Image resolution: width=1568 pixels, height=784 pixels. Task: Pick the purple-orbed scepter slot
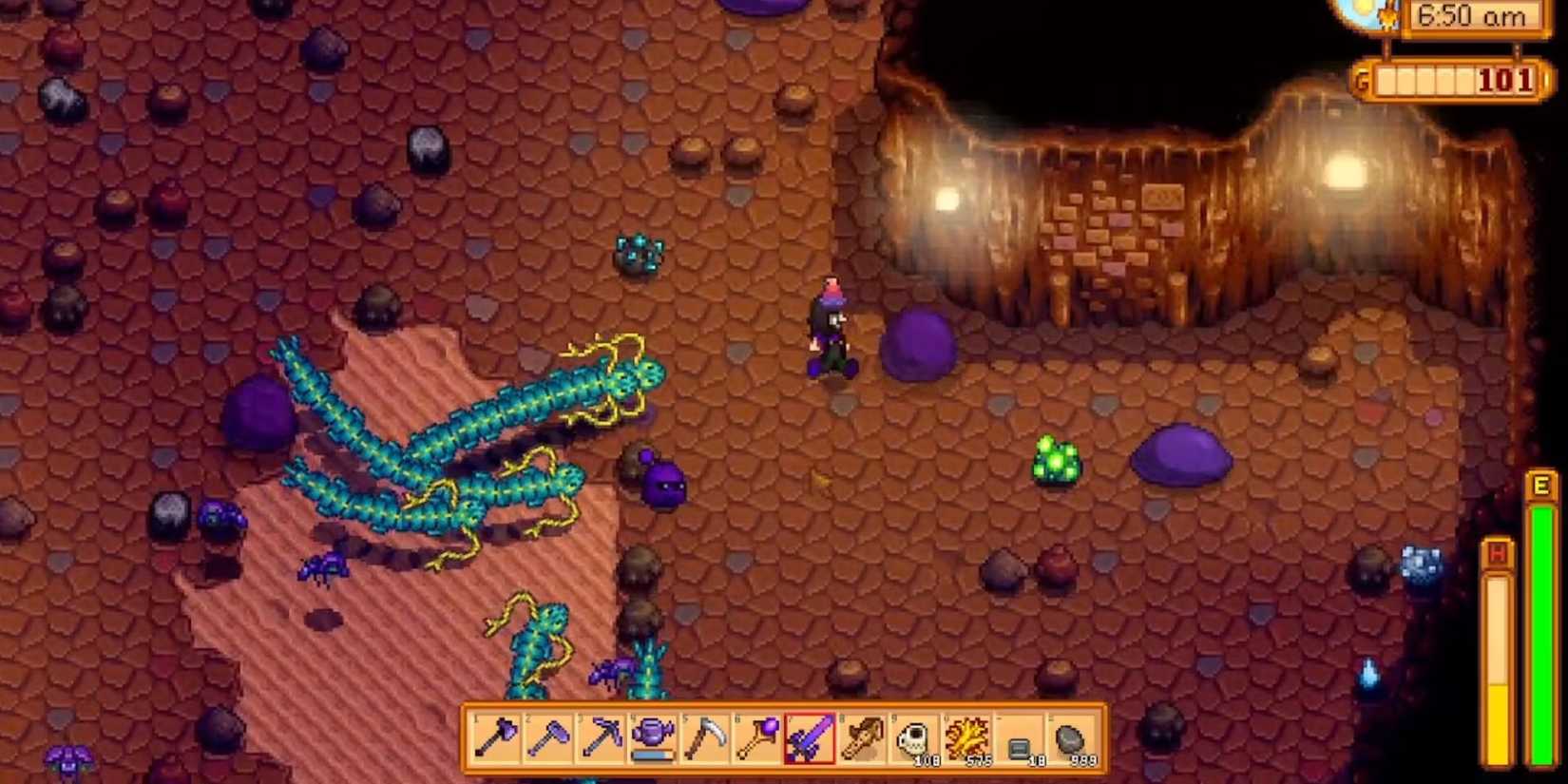[758, 738]
